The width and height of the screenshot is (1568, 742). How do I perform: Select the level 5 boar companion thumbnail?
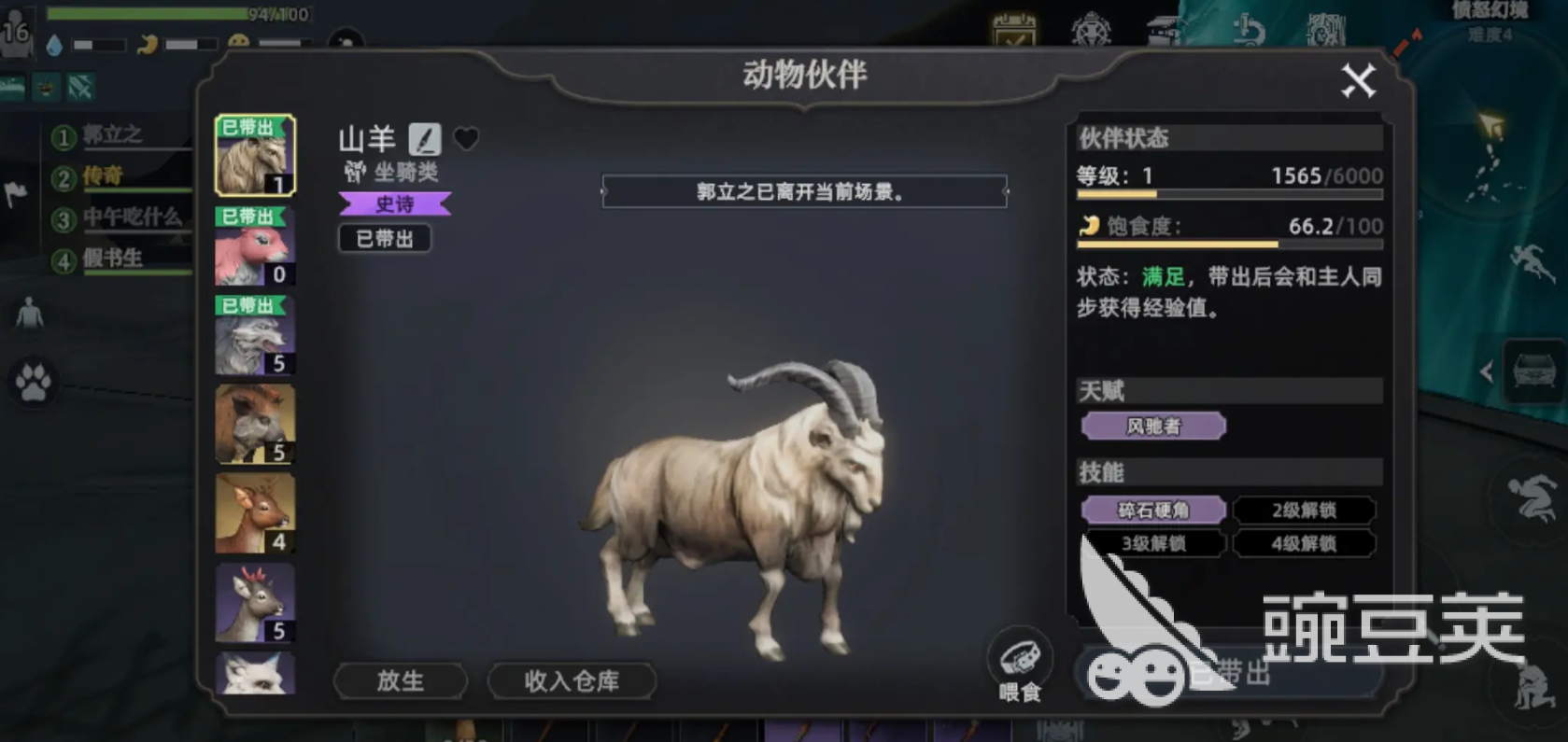(253, 425)
